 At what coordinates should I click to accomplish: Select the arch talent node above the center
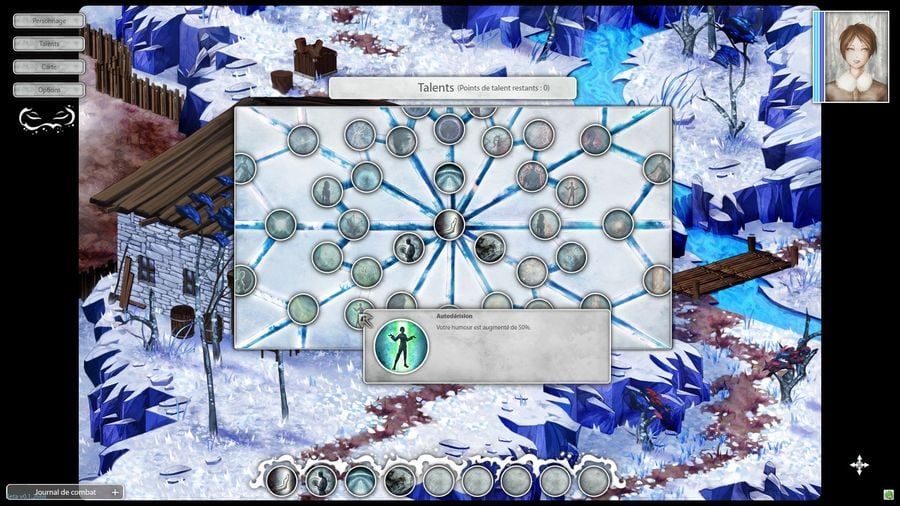coord(449,178)
